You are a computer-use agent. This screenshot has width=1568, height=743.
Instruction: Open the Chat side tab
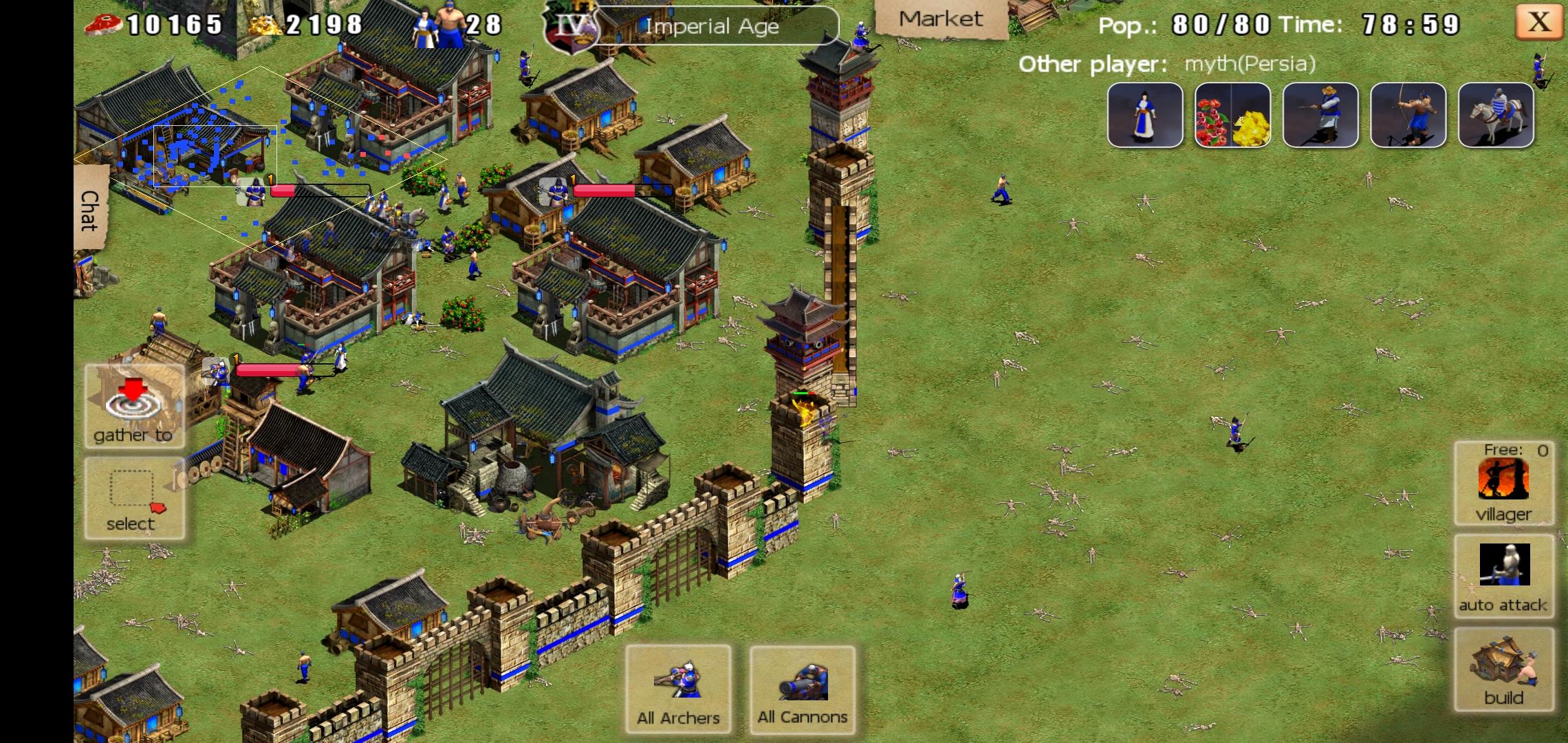90,209
